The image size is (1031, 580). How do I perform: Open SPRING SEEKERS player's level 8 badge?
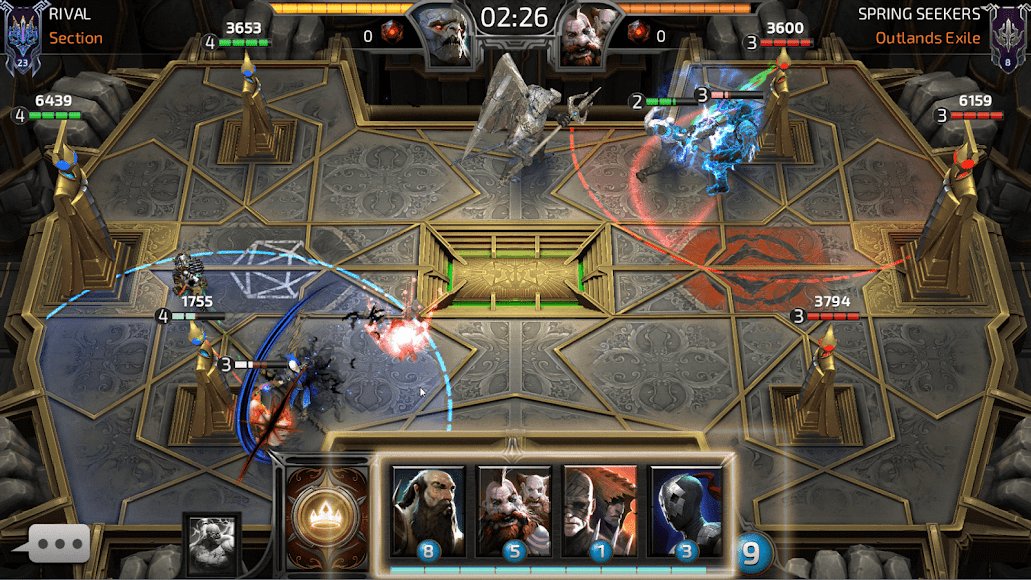click(1010, 36)
